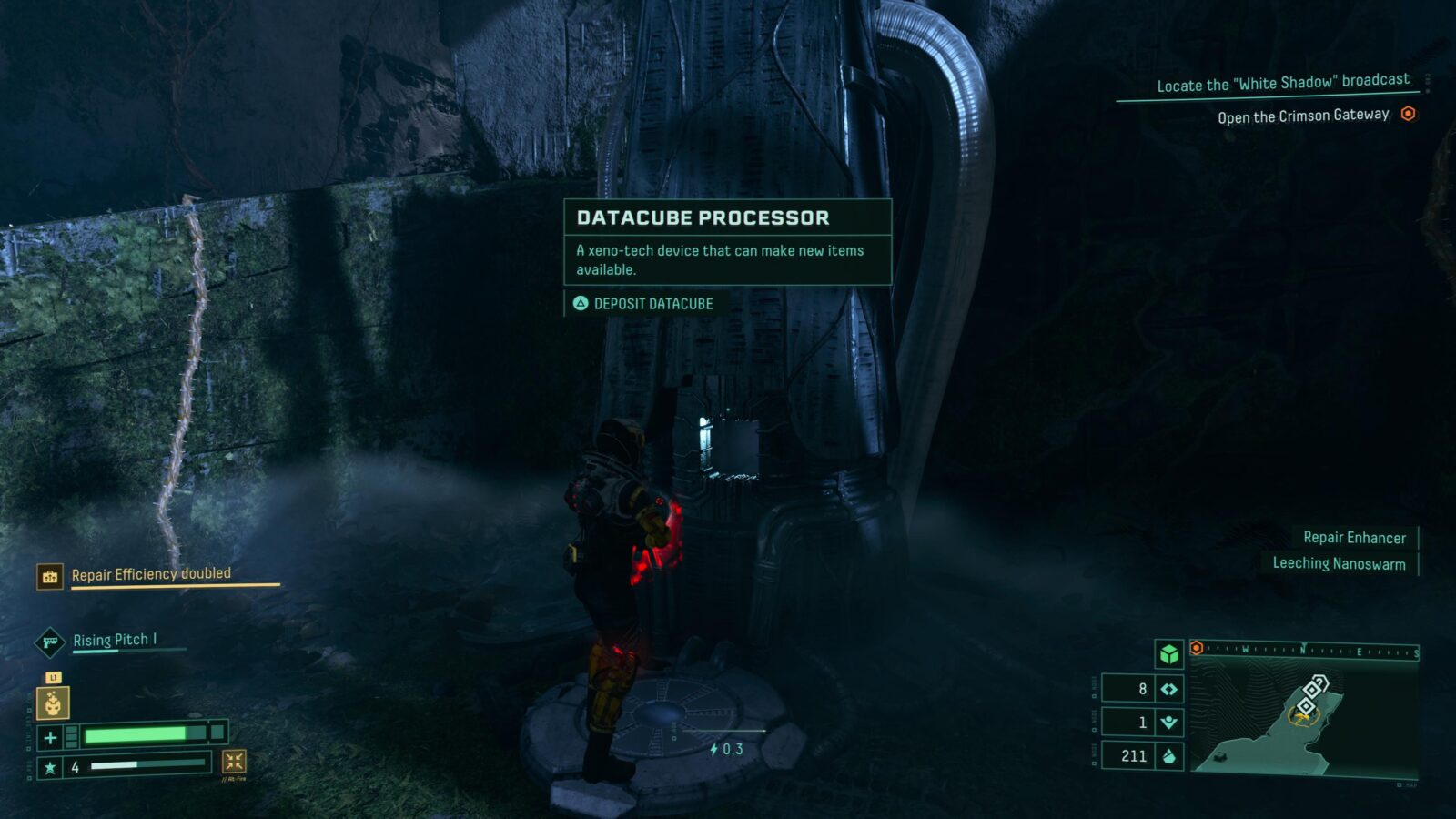This screenshot has width=1456, height=819.
Task: Click the skull consumable icon in the L1 slot
Action: tap(53, 703)
